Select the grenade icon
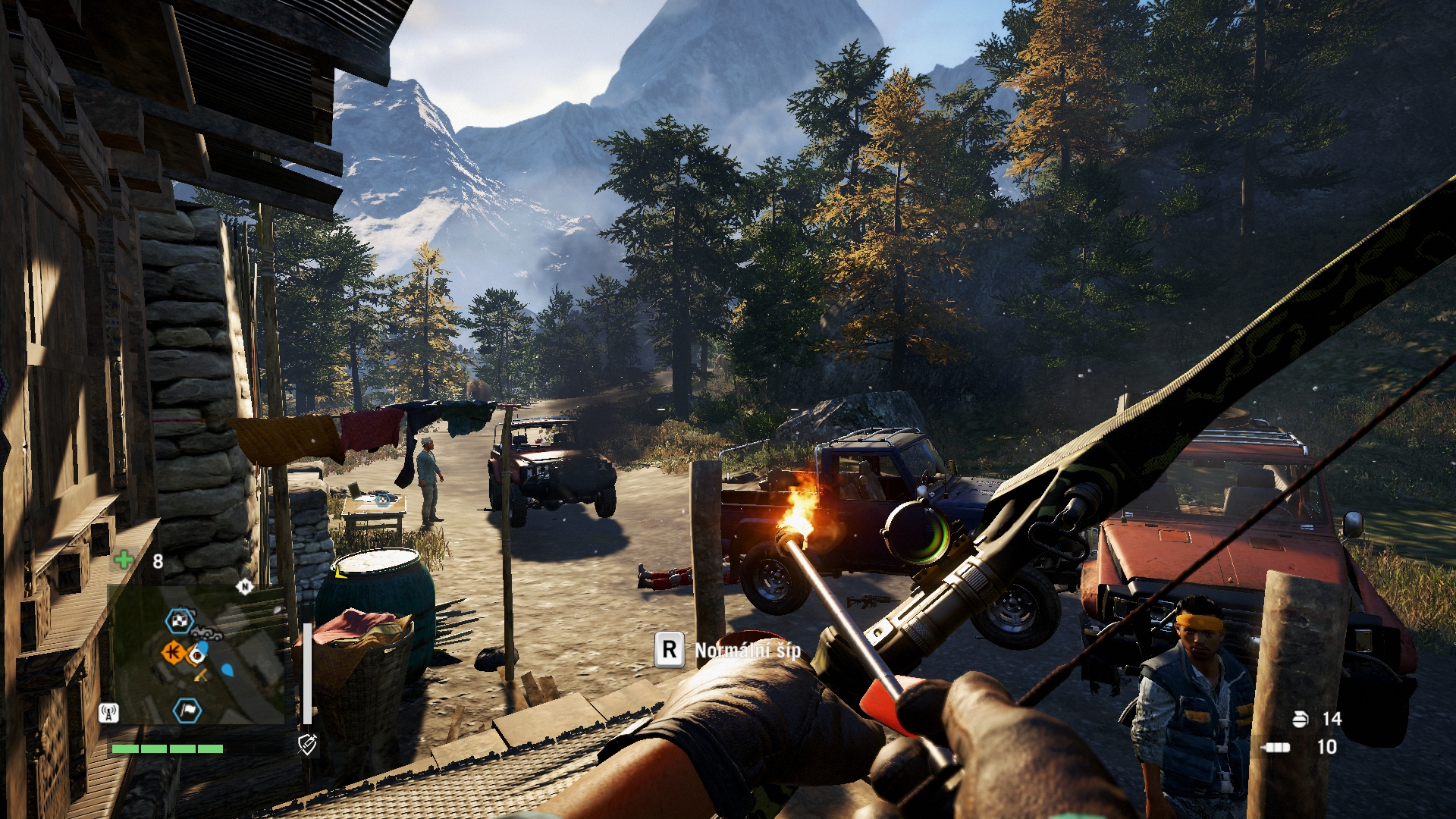This screenshot has height=819, width=1456. [x=1301, y=719]
